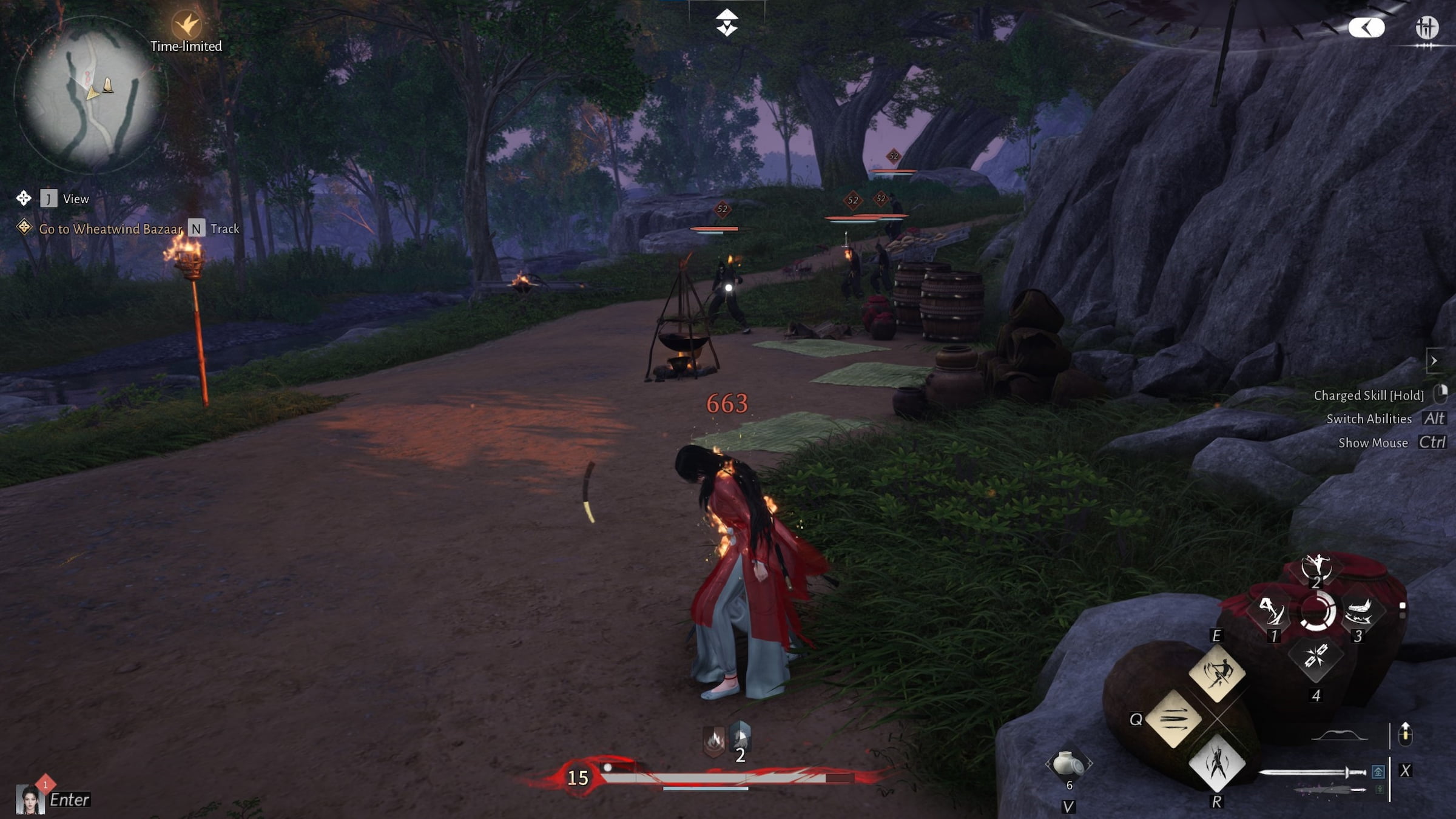This screenshot has height=819, width=1456.
Task: Select the equipped sword weapon
Action: click(1312, 772)
